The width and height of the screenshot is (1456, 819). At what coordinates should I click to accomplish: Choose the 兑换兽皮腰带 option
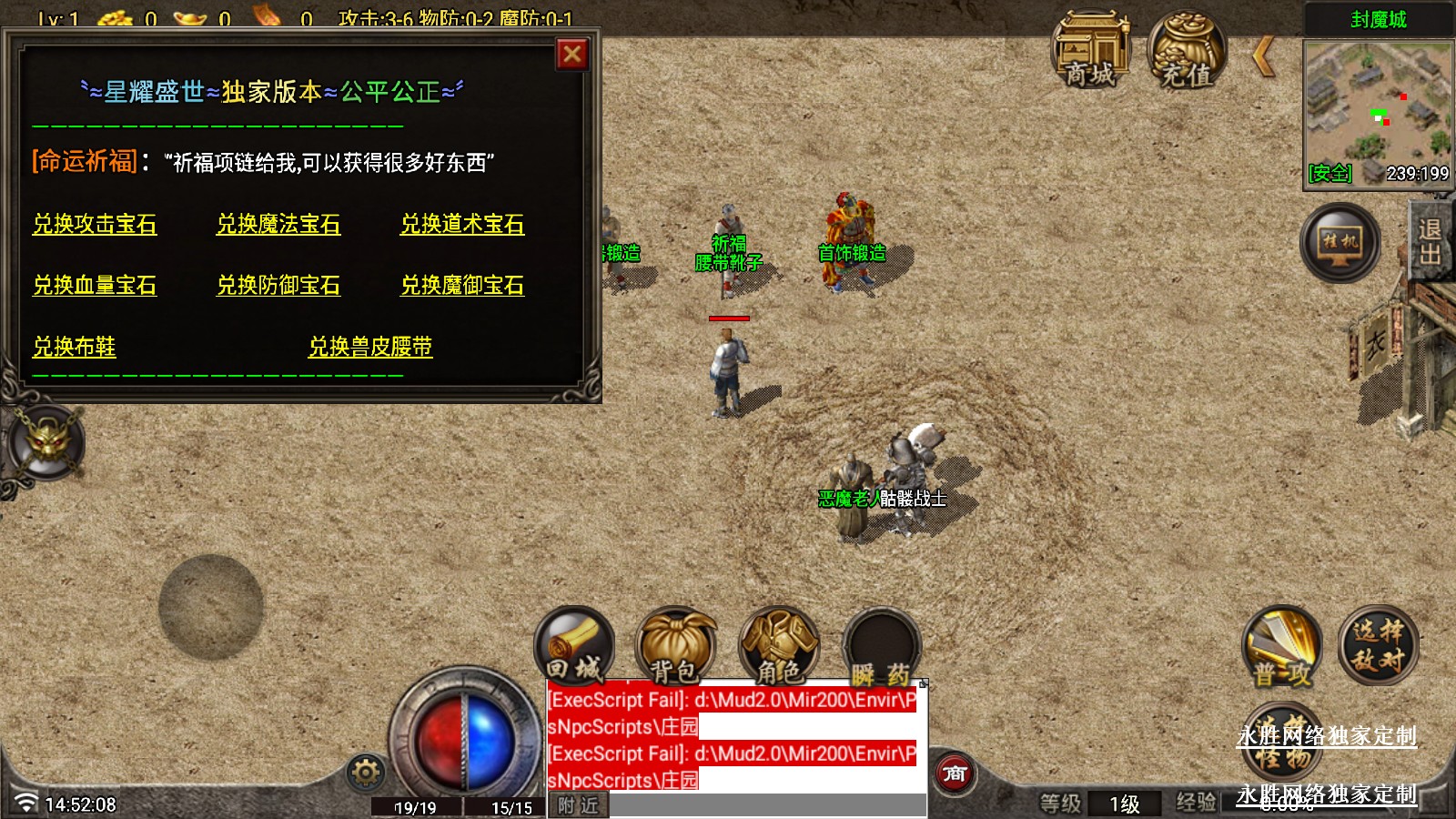pyautogui.click(x=370, y=347)
